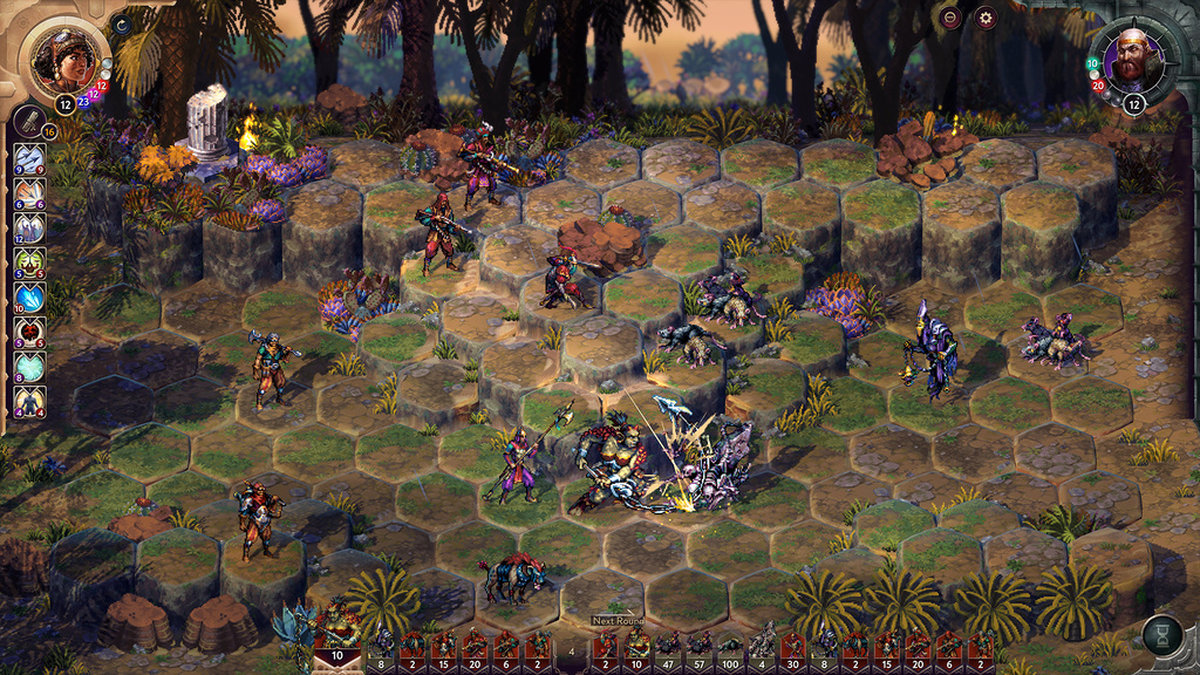Select the blue golem summon spell
This screenshot has height=675, width=1200.
[x=29, y=402]
